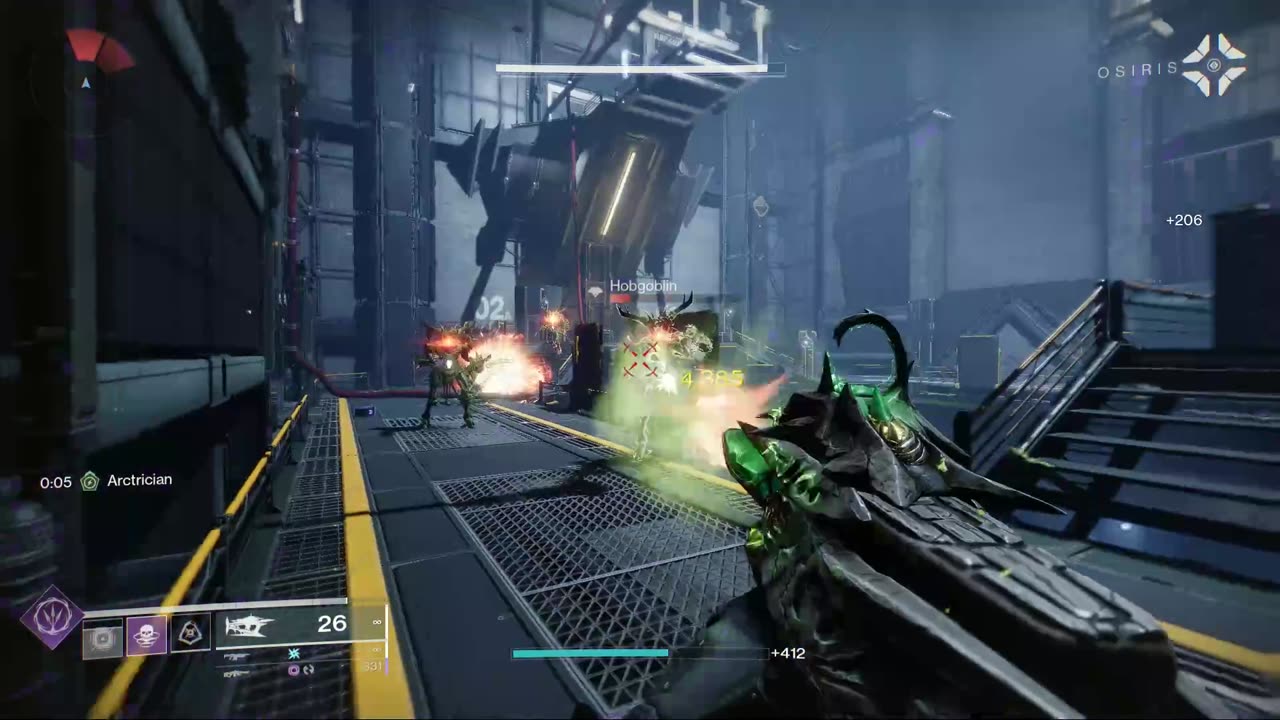Select the grenade ability slot on cooldown
This screenshot has width=1280, height=720.
pyautogui.click(x=102, y=637)
